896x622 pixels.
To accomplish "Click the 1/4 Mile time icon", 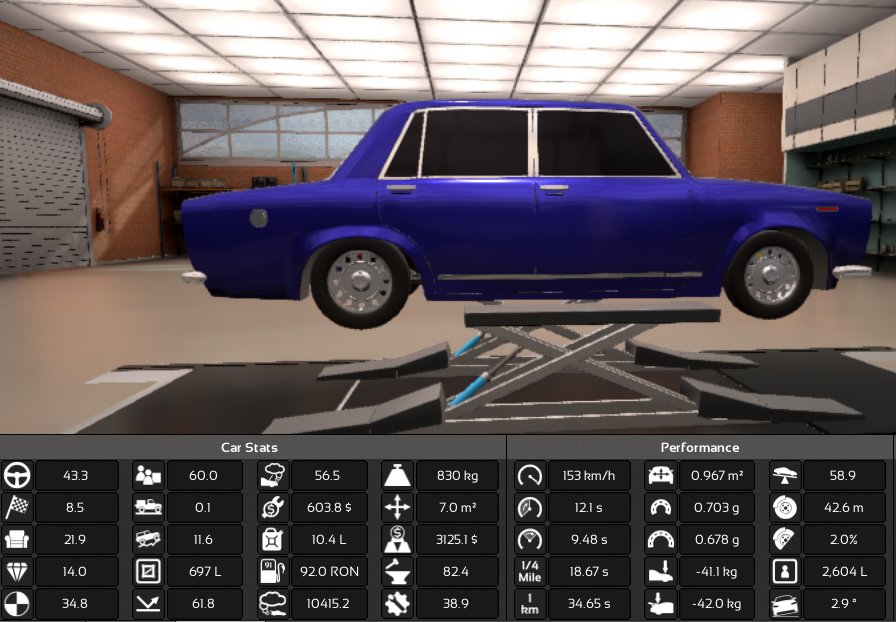I will 529,572.
